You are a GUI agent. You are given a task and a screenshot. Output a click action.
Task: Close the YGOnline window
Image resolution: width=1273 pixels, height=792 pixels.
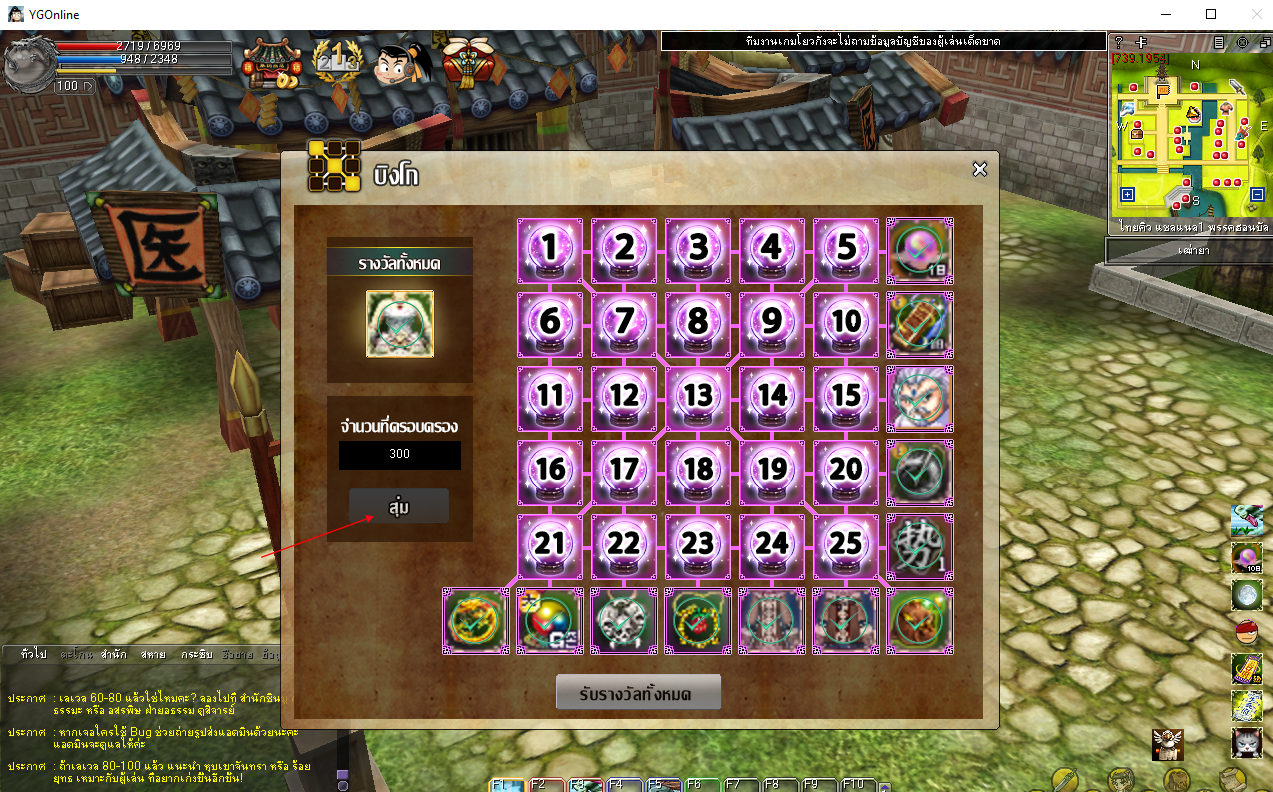pos(1254,14)
